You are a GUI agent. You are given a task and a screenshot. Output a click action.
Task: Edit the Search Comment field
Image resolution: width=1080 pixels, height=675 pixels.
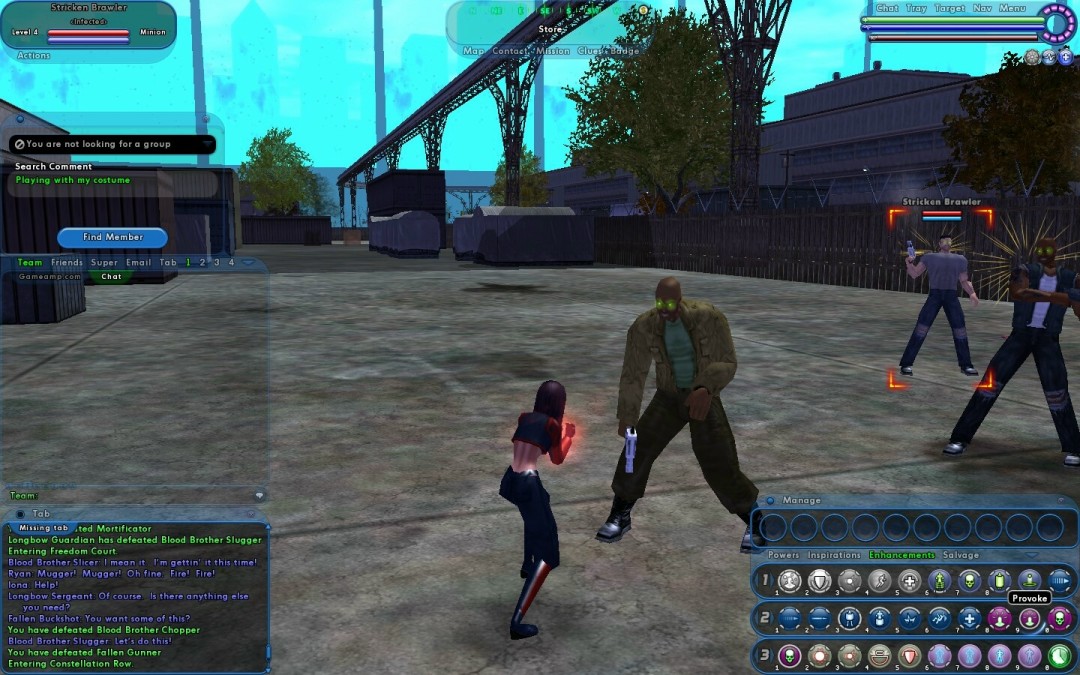113,181
